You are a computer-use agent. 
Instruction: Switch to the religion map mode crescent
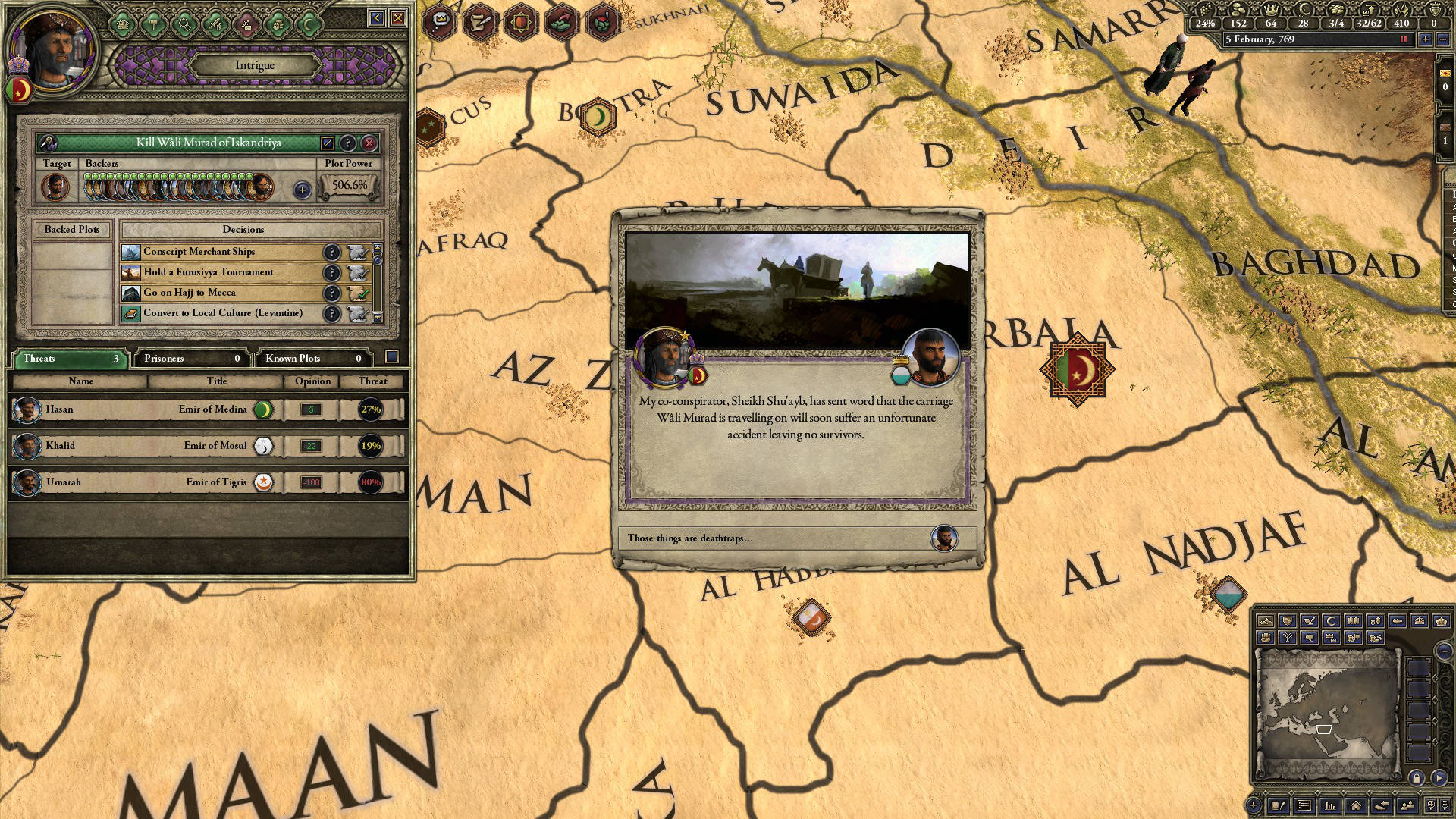(1331, 621)
